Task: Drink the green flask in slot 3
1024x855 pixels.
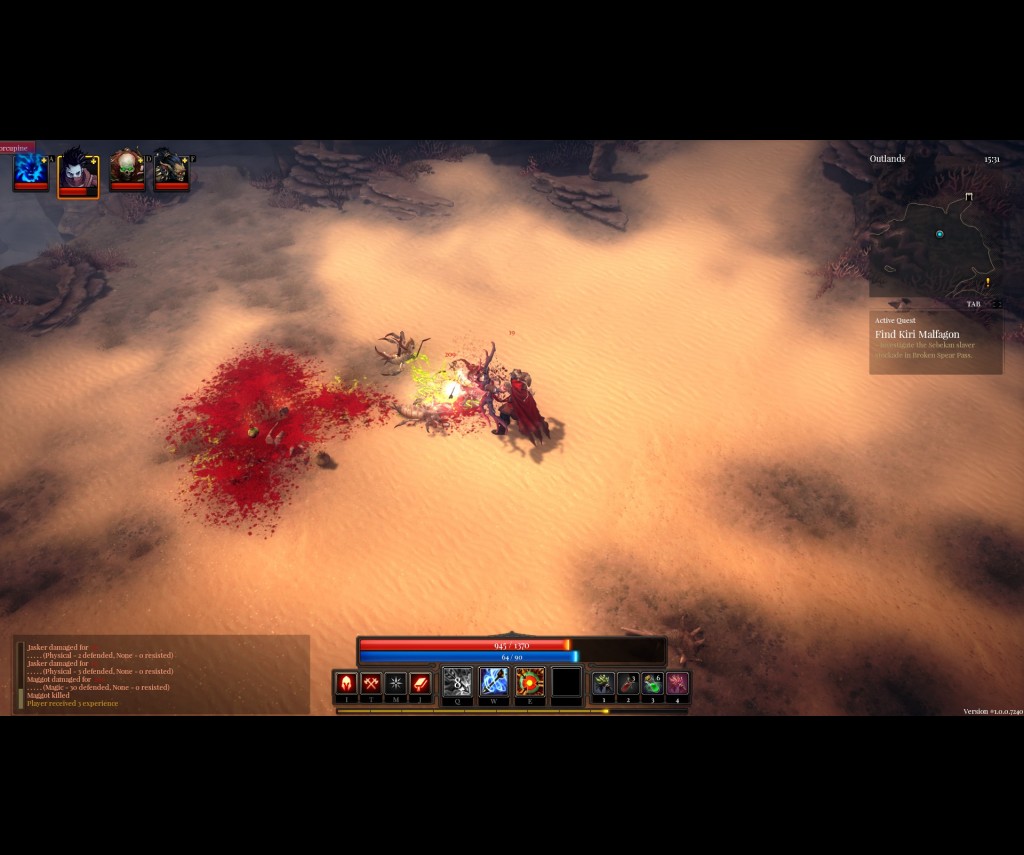Action: click(652, 683)
